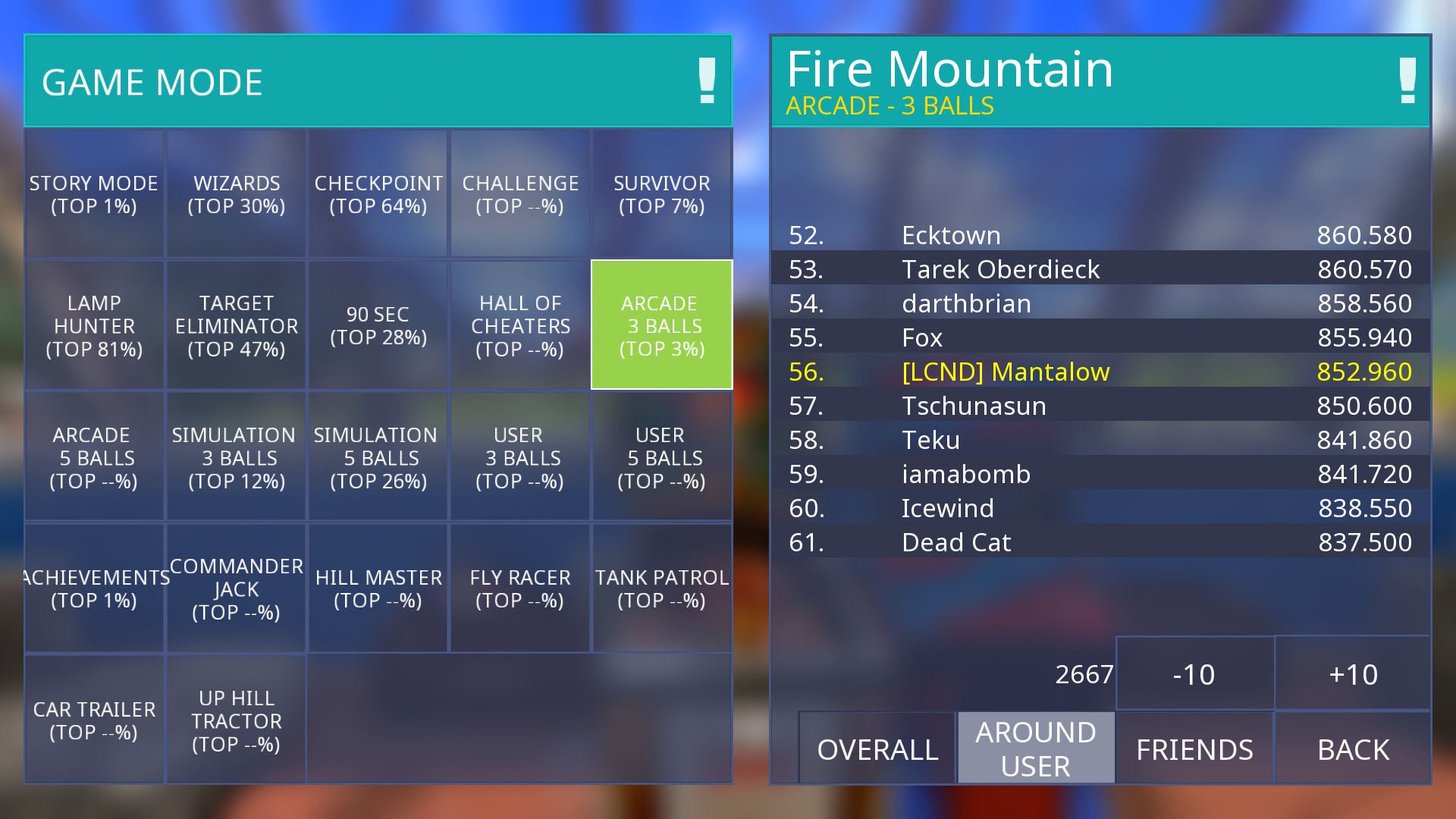This screenshot has width=1456, height=819.
Task: Choose Target Eliminator mode
Action: click(x=237, y=326)
